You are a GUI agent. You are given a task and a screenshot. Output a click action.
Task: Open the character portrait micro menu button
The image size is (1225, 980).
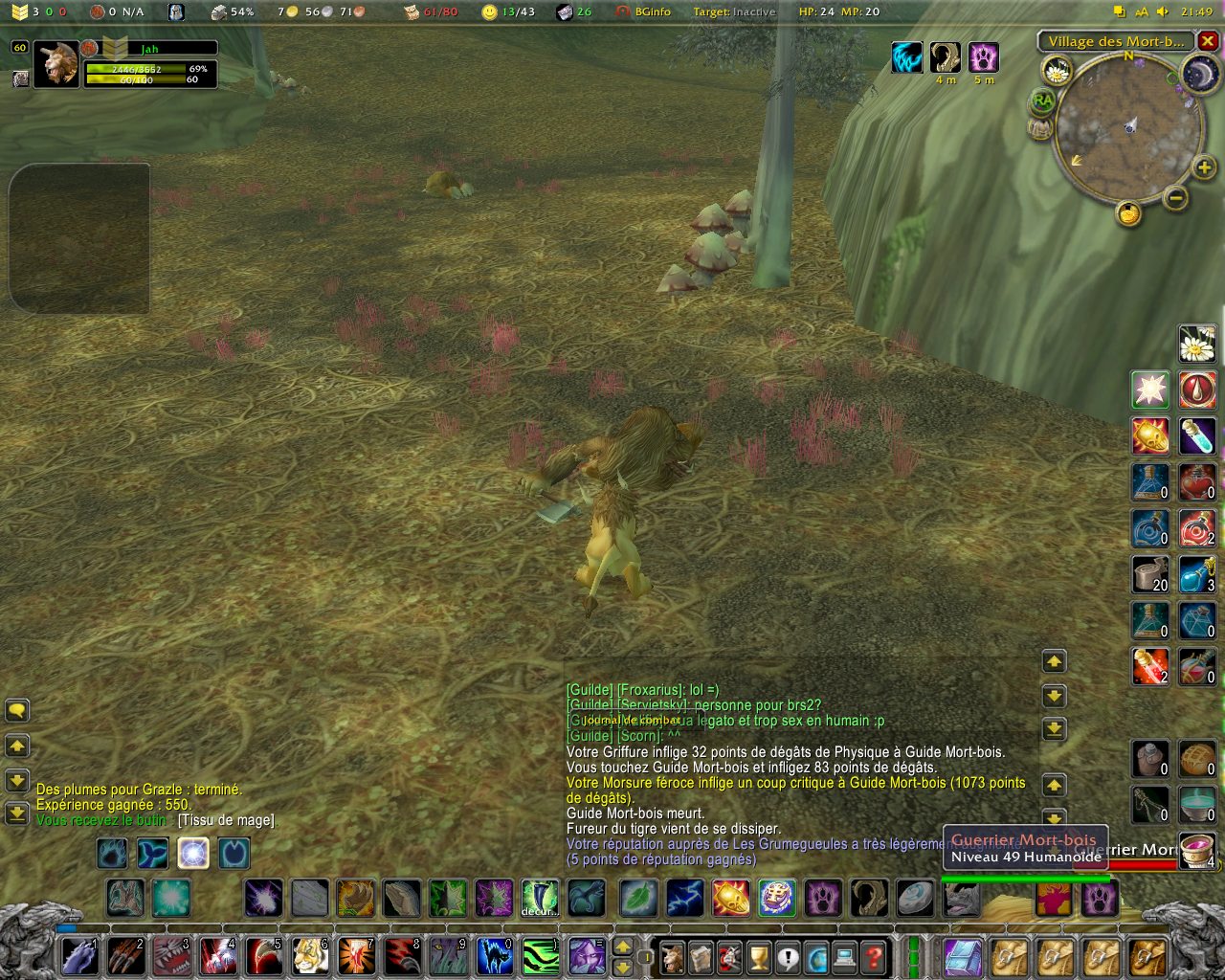(673, 956)
